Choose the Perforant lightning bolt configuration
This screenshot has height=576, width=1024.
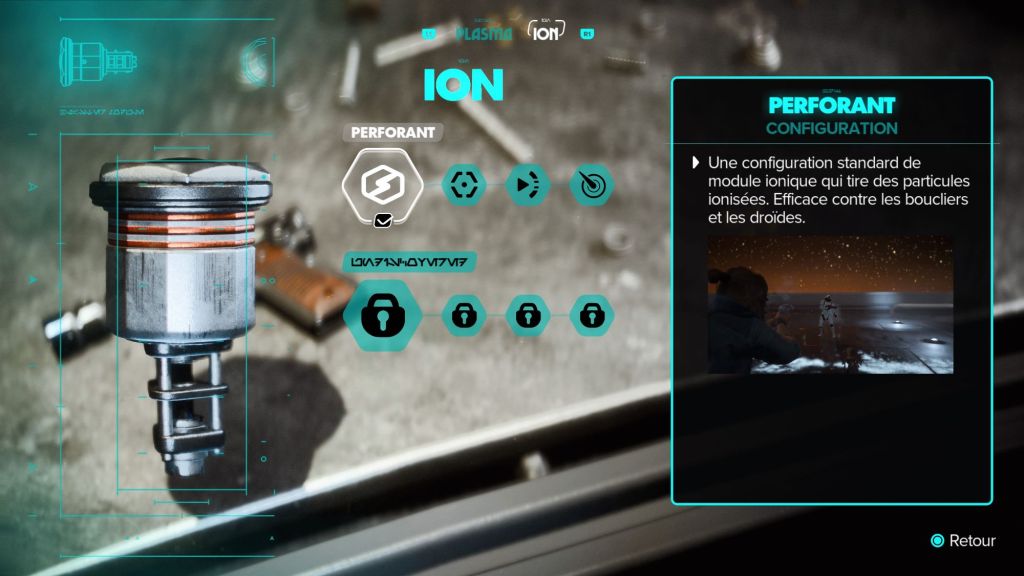click(x=375, y=183)
